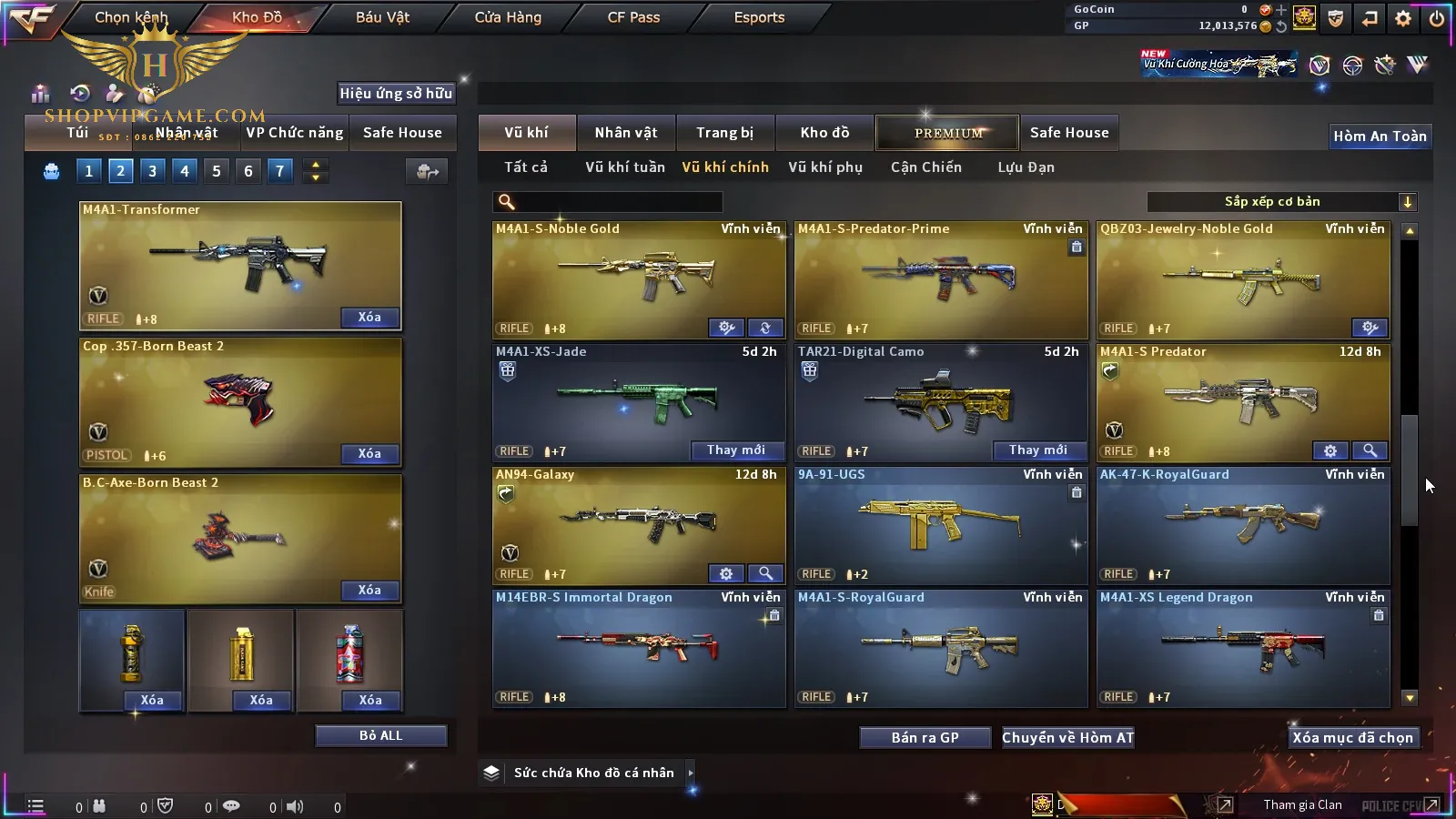
Task: Open the Sắp xếp cơ bản sort dropdown
Action: [1281, 202]
